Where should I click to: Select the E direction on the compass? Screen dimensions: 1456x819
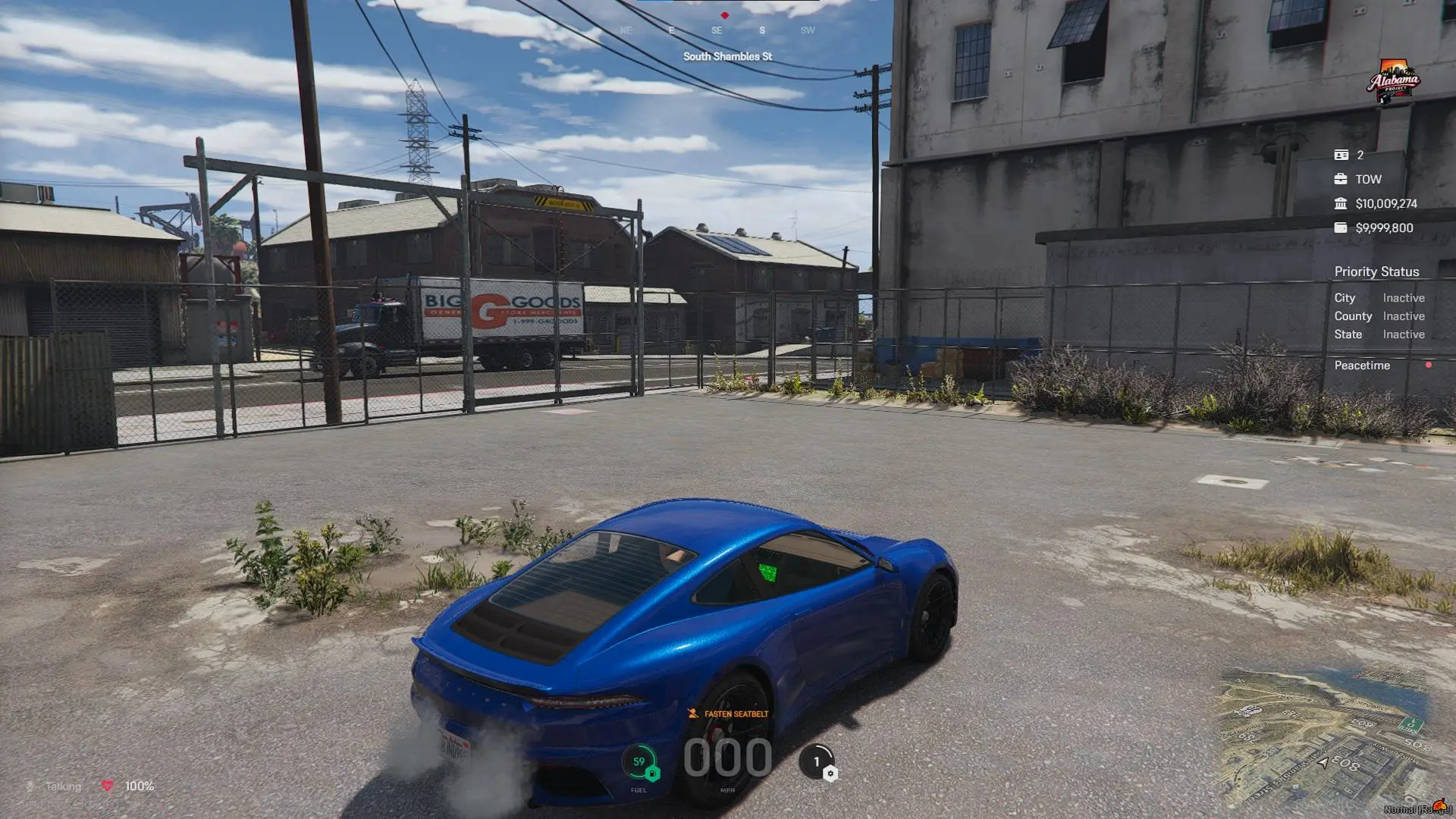670,31
